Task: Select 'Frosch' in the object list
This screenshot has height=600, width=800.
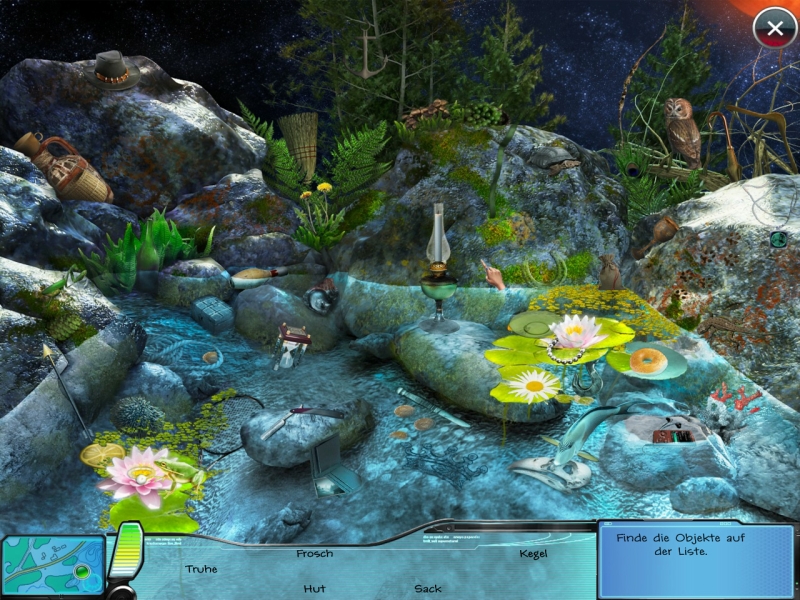Action: (314, 553)
